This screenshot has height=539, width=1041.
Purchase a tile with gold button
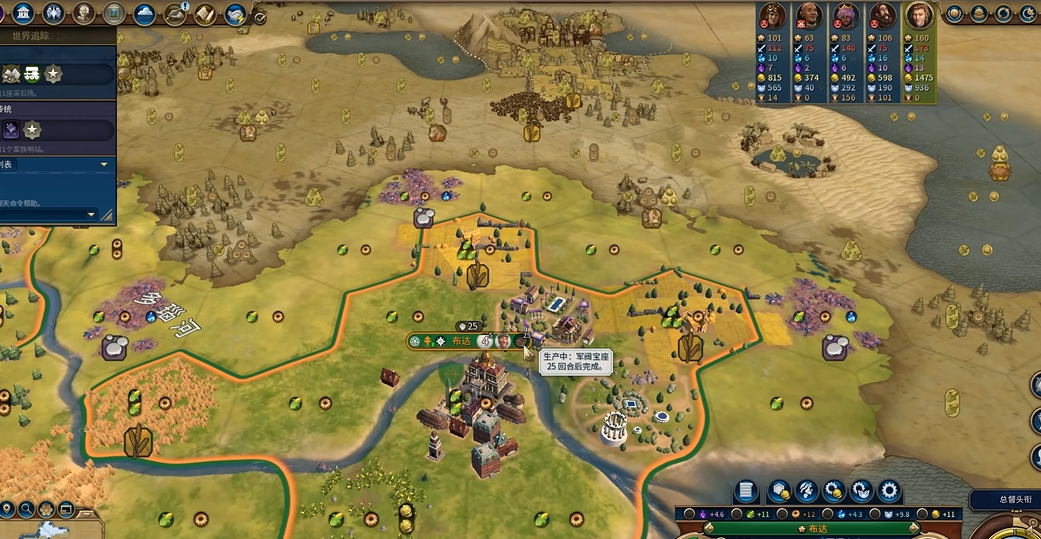tap(779, 491)
